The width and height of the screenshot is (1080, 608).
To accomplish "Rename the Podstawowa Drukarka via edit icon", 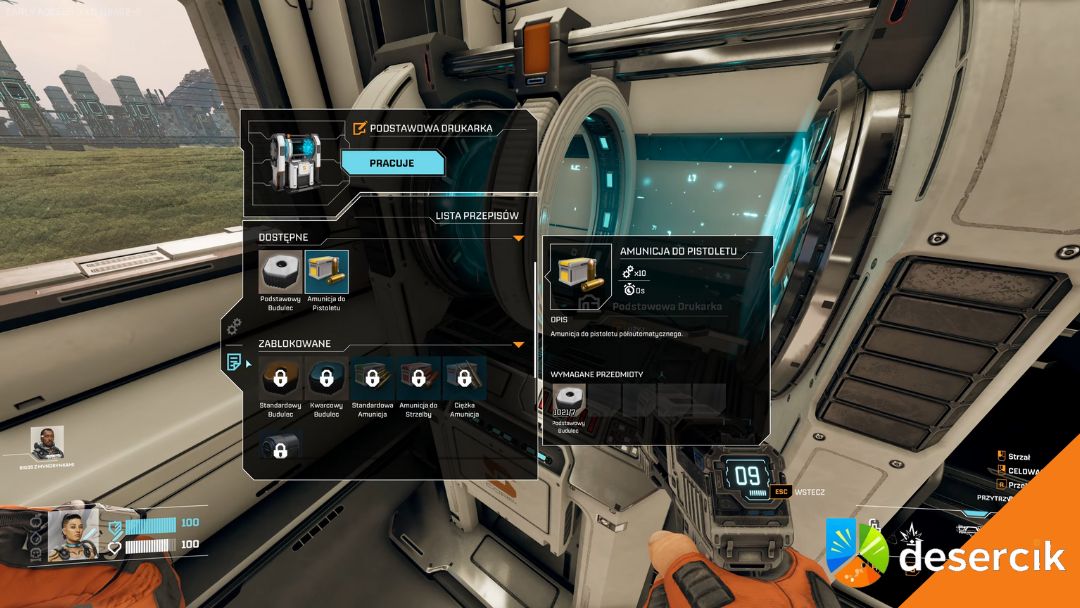I will coord(360,128).
